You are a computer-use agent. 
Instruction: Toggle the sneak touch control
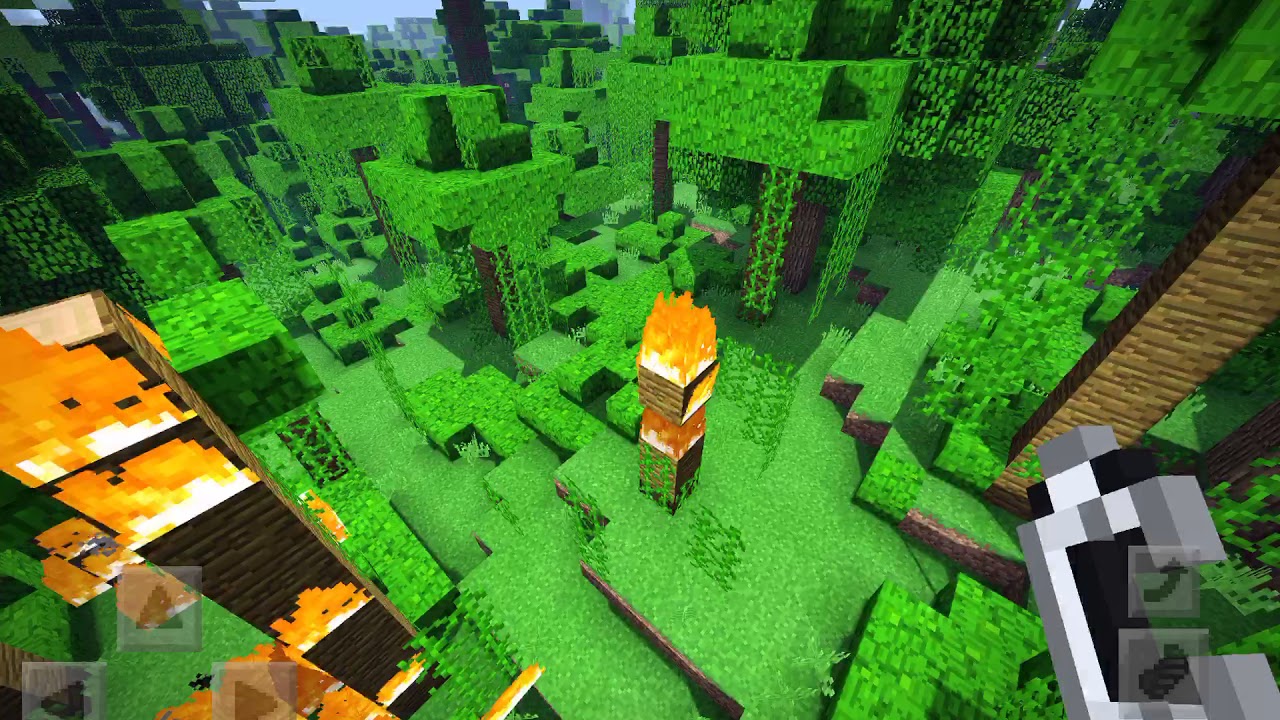[1160, 668]
